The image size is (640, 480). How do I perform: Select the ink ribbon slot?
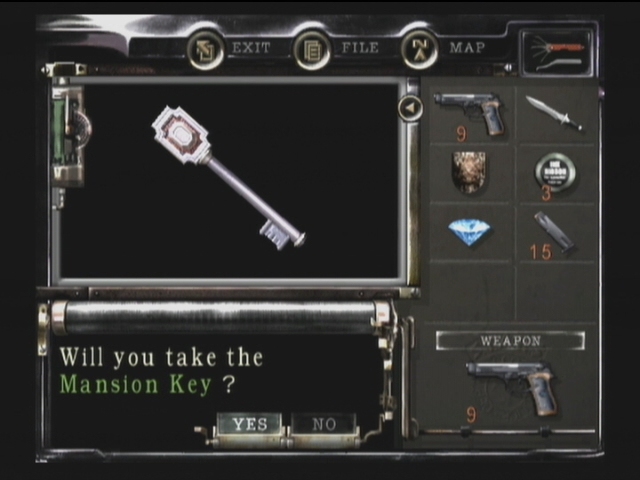[x=554, y=173]
